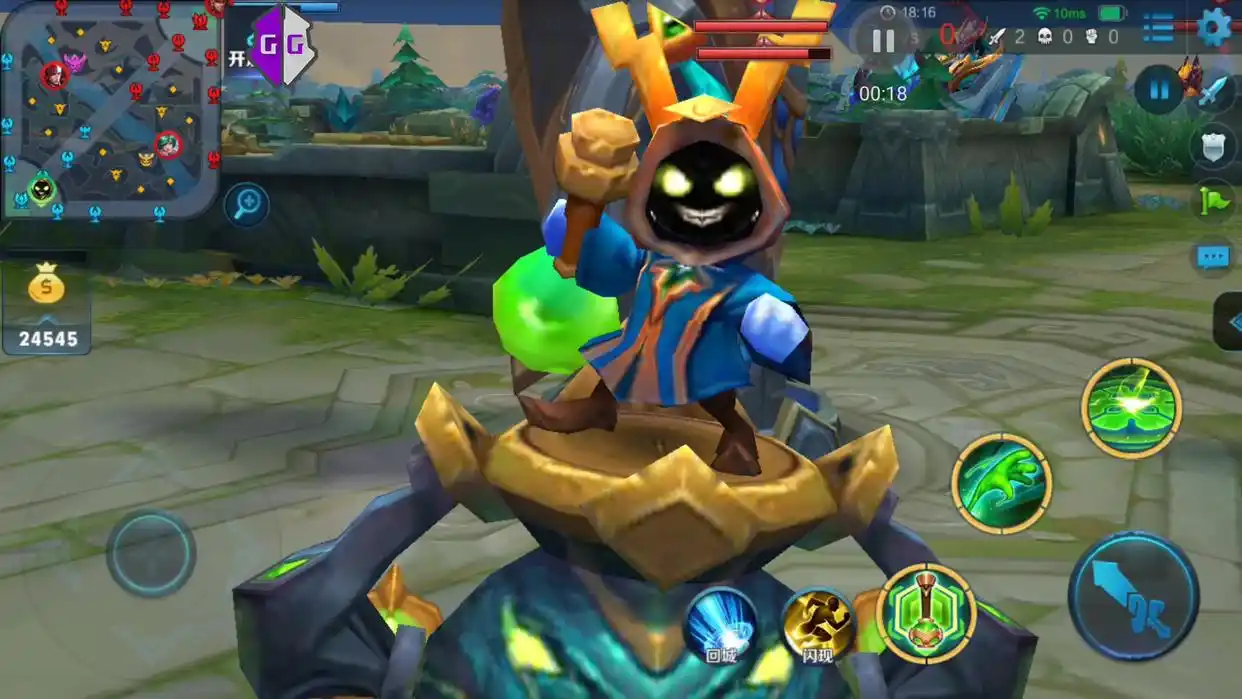Send the sword attack signal

coord(1213,92)
